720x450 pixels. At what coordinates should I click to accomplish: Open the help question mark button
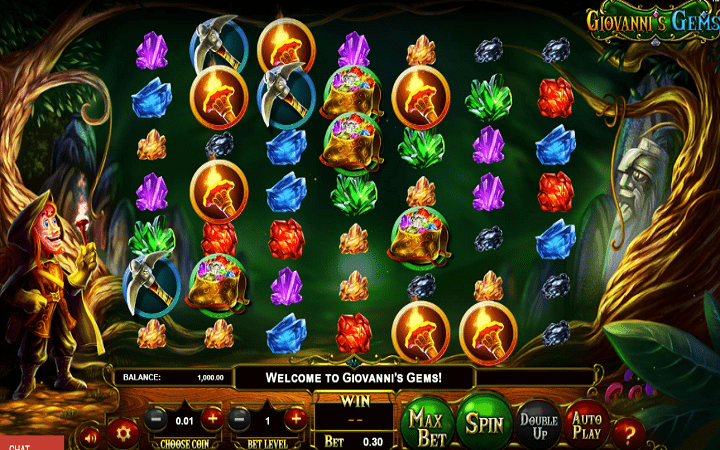[629, 433]
